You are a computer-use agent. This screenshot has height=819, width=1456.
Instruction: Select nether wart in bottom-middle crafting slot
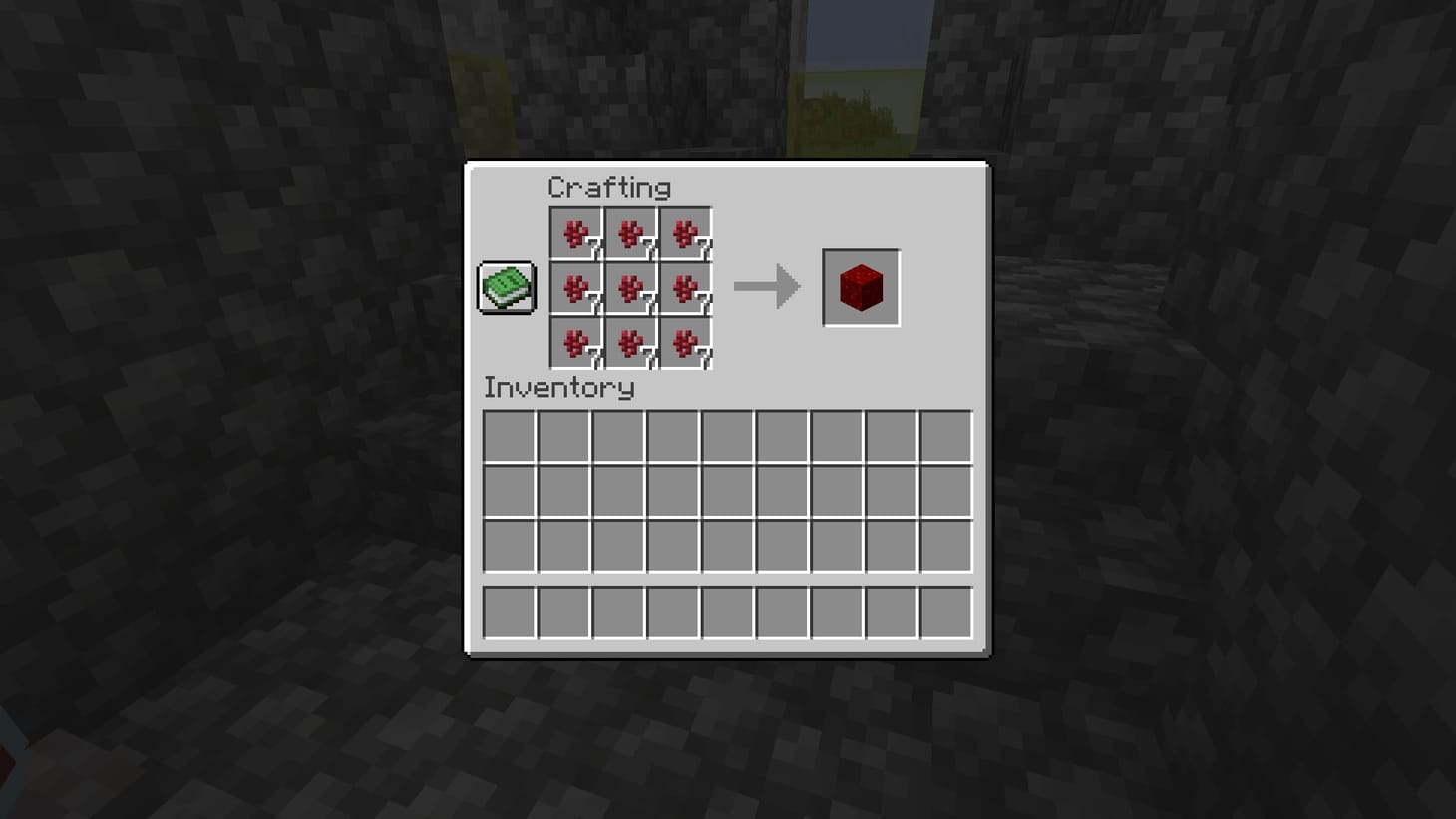click(x=631, y=343)
